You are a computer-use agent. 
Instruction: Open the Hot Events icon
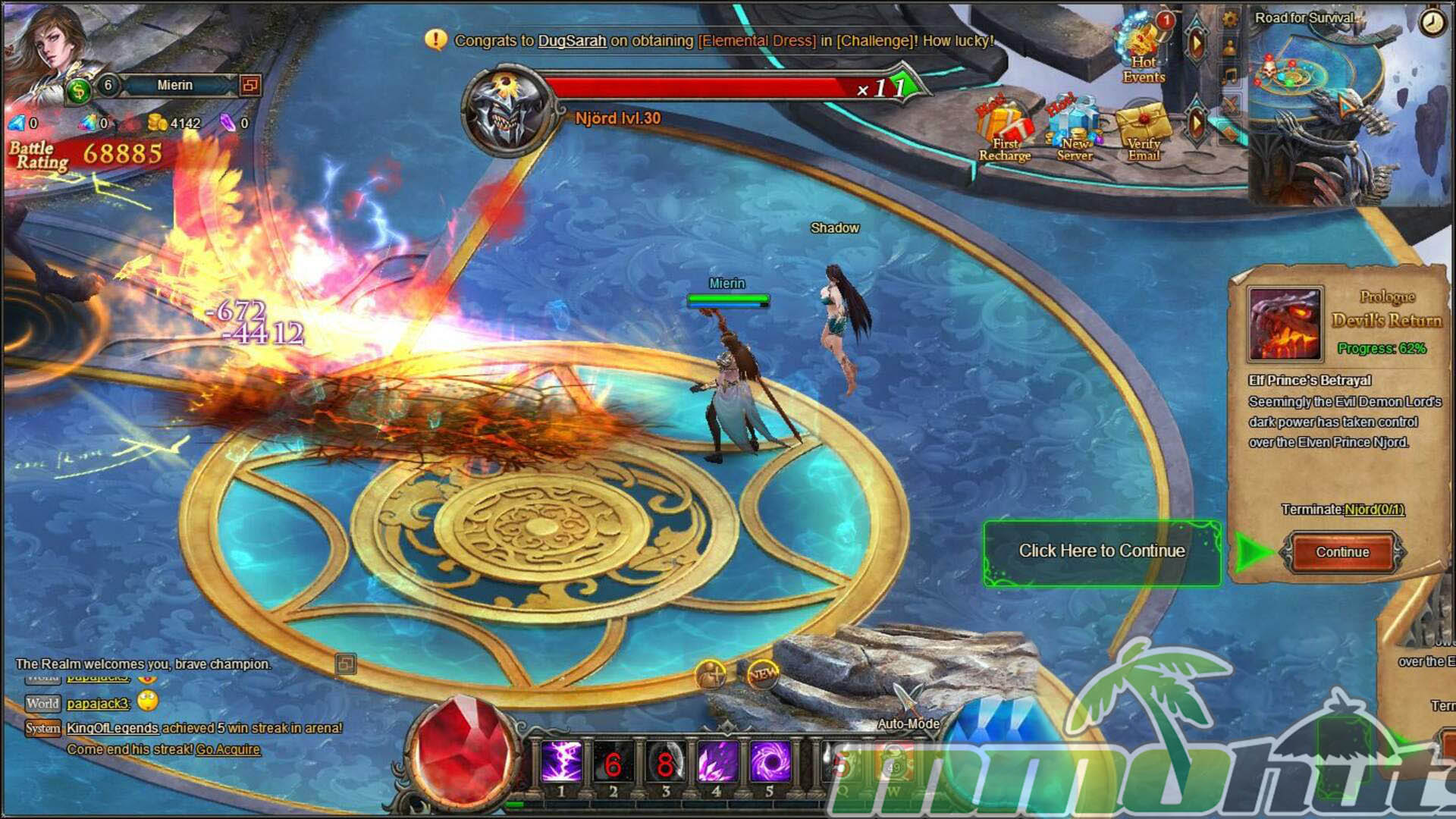1144,50
